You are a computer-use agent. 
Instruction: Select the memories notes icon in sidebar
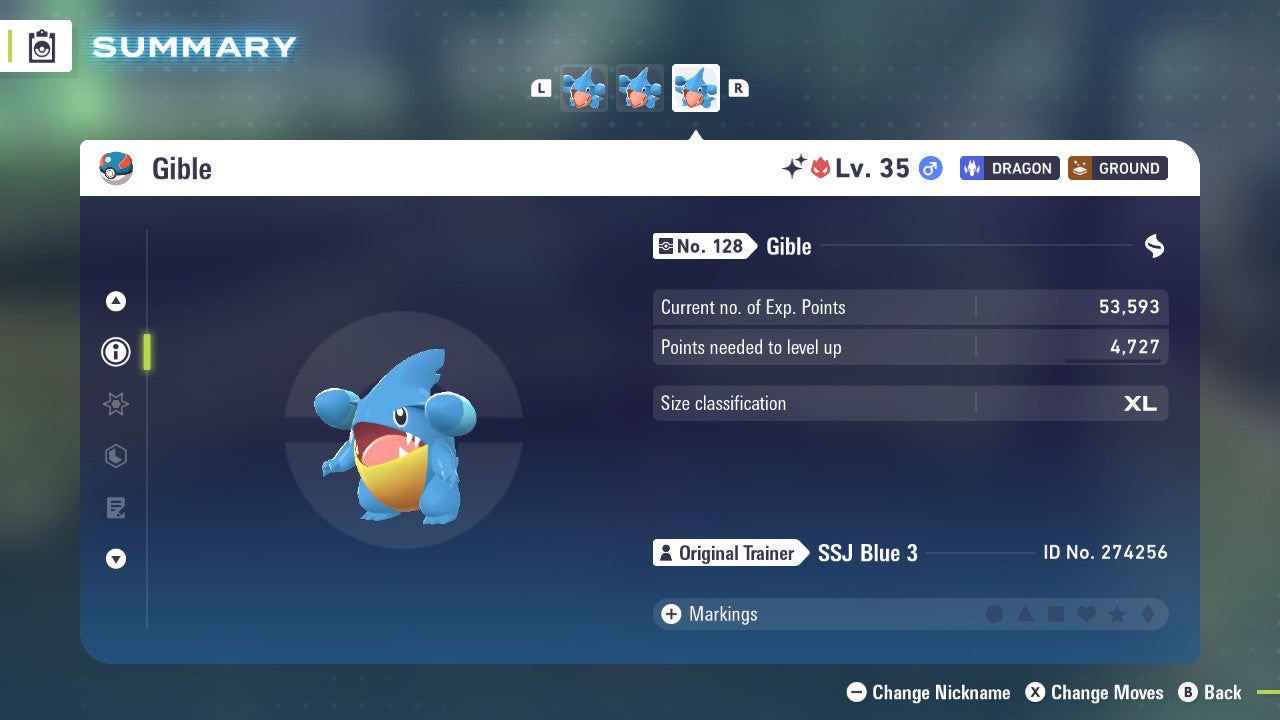[115, 508]
